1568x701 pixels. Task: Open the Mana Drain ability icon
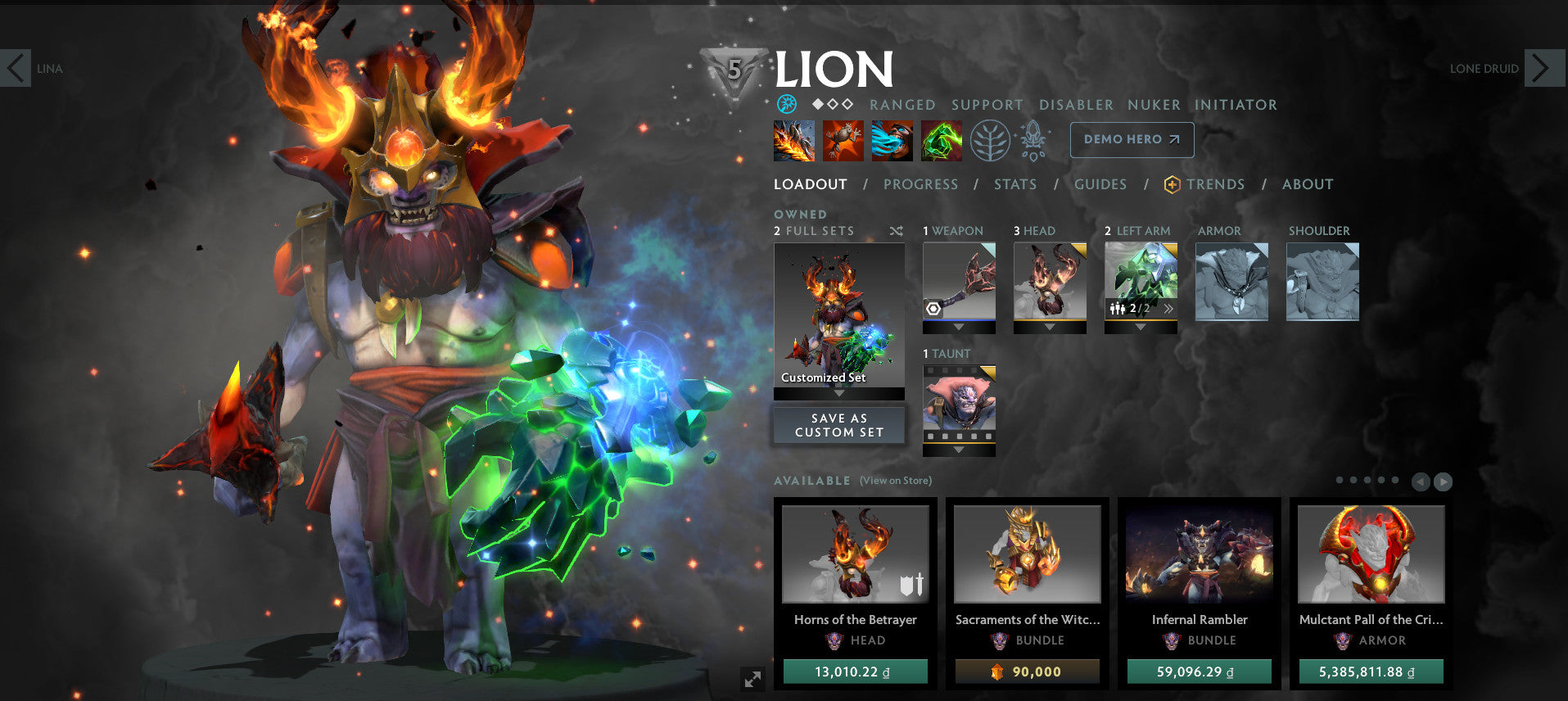pyautogui.click(x=892, y=139)
